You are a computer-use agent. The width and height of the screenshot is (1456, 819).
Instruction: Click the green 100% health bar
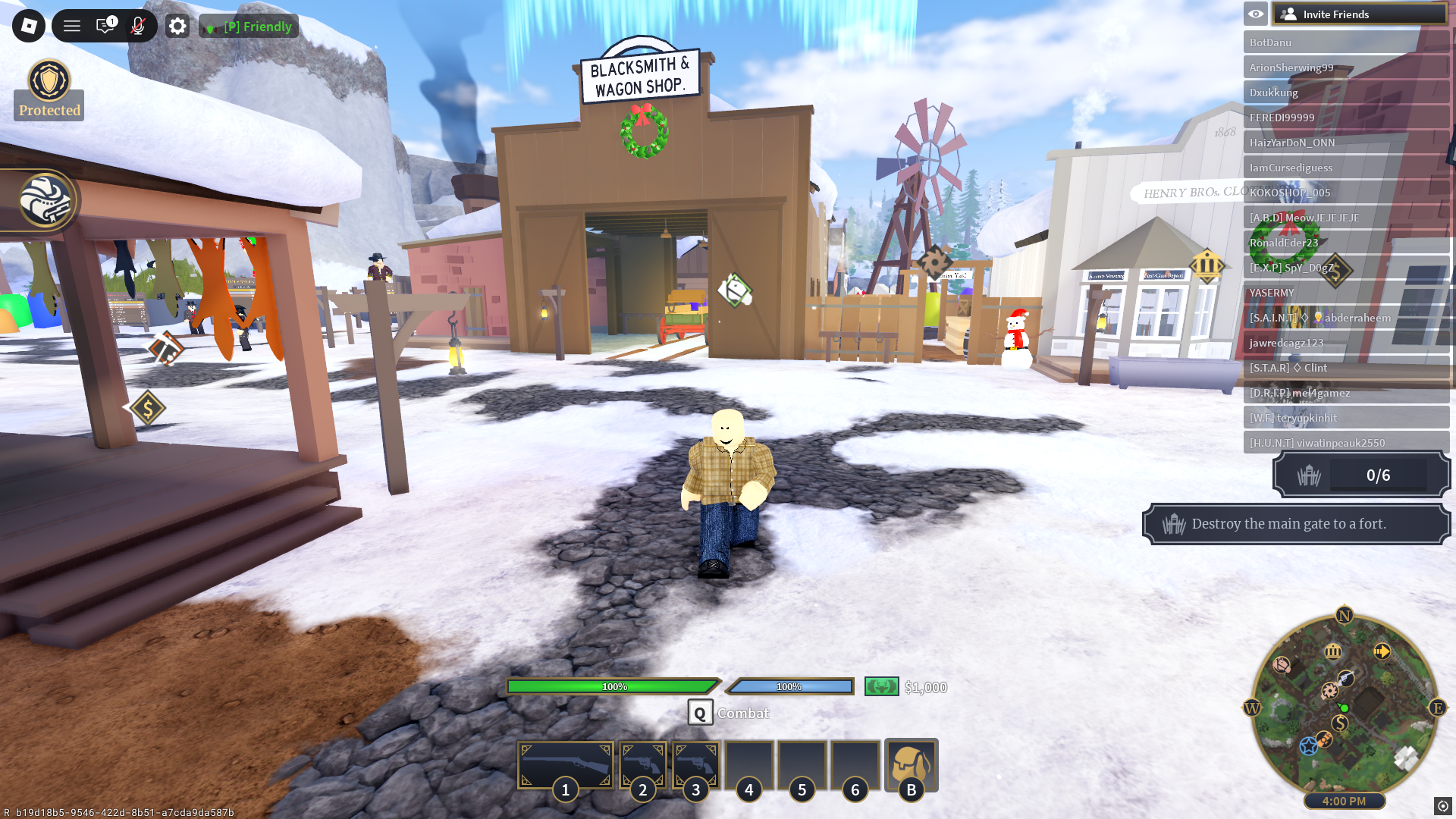613,686
